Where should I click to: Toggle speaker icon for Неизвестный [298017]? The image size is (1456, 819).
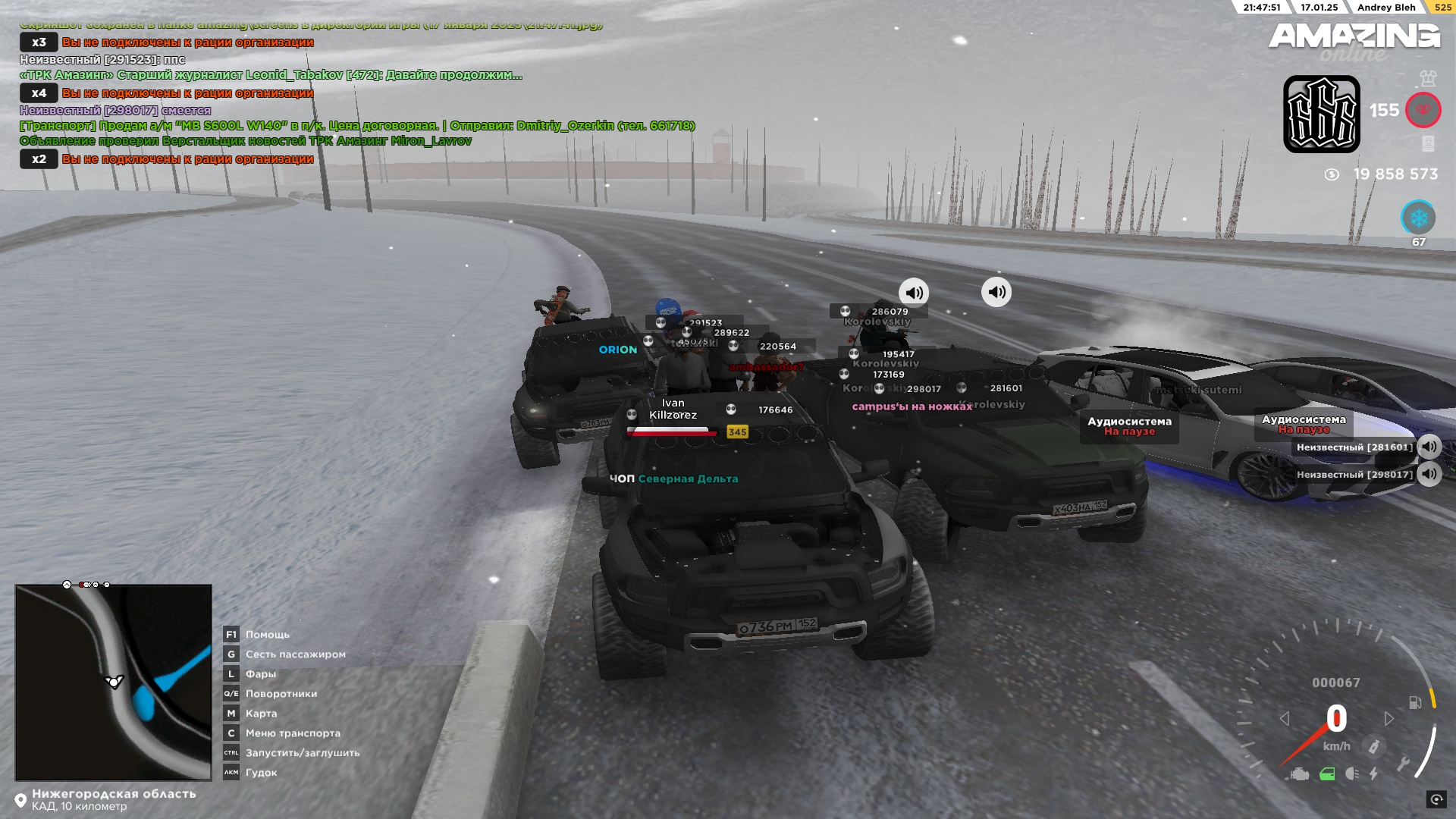click(x=1429, y=475)
